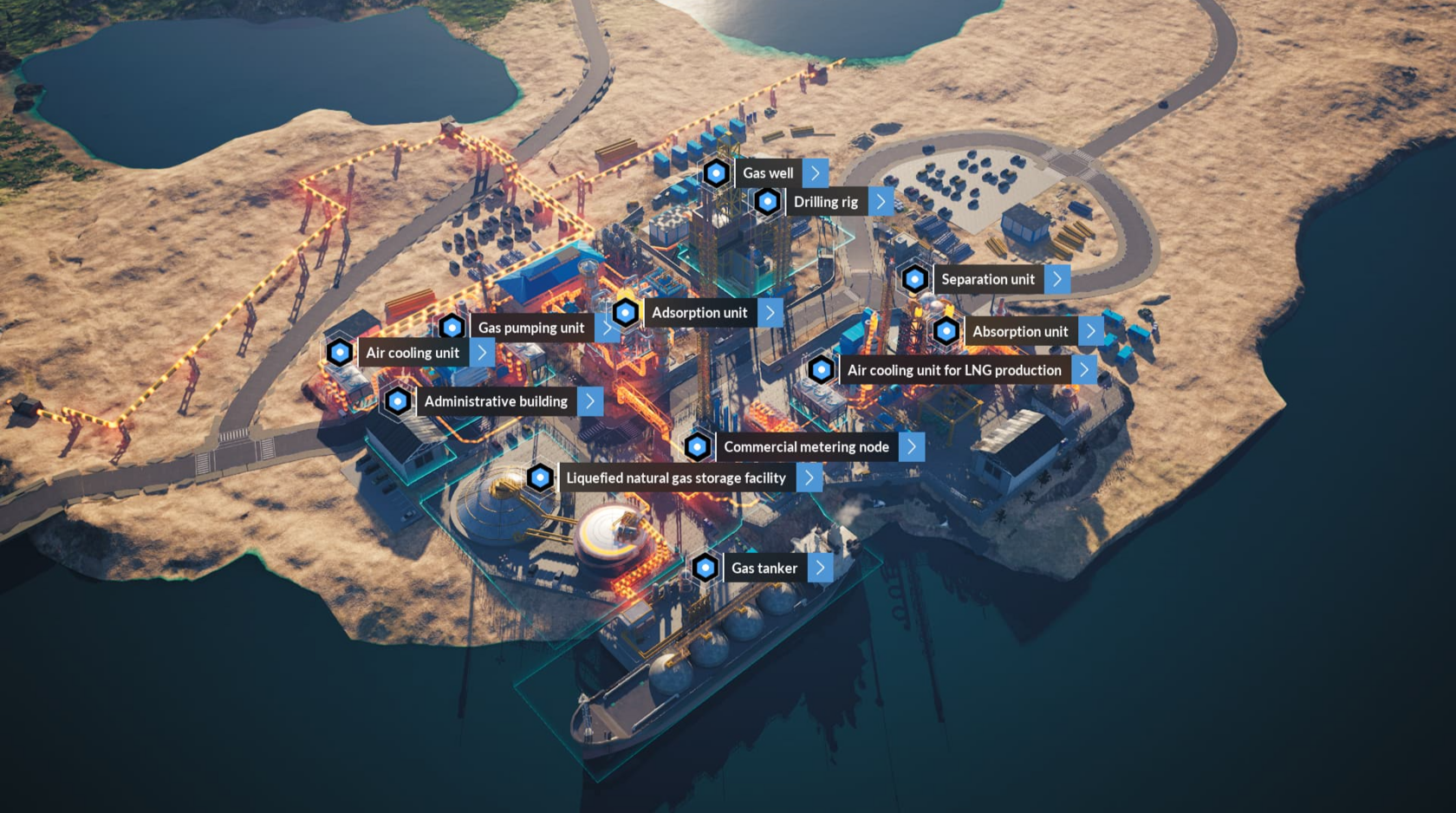Open the Gas well label
Image resolution: width=1456 pixels, height=813 pixels.
(x=768, y=173)
